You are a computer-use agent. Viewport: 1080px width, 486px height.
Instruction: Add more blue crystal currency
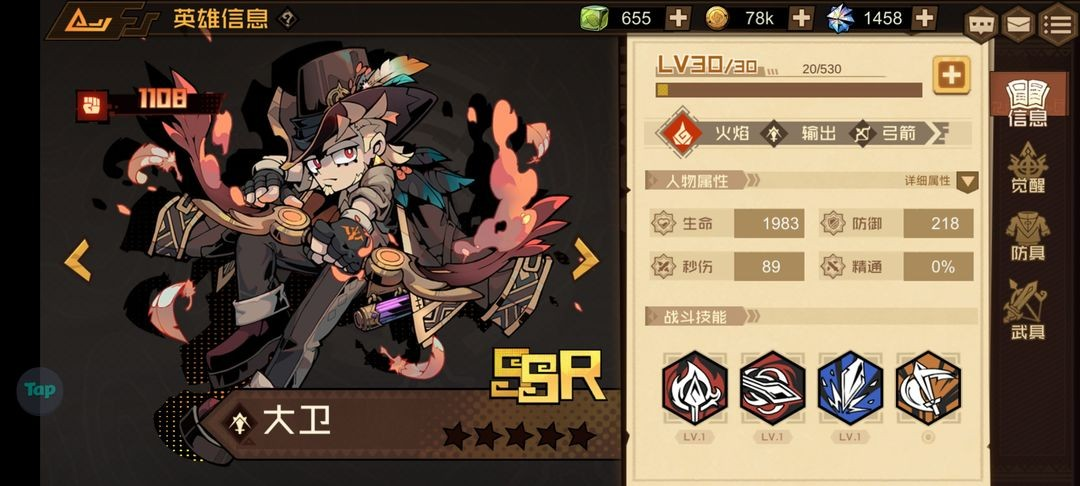coord(925,18)
